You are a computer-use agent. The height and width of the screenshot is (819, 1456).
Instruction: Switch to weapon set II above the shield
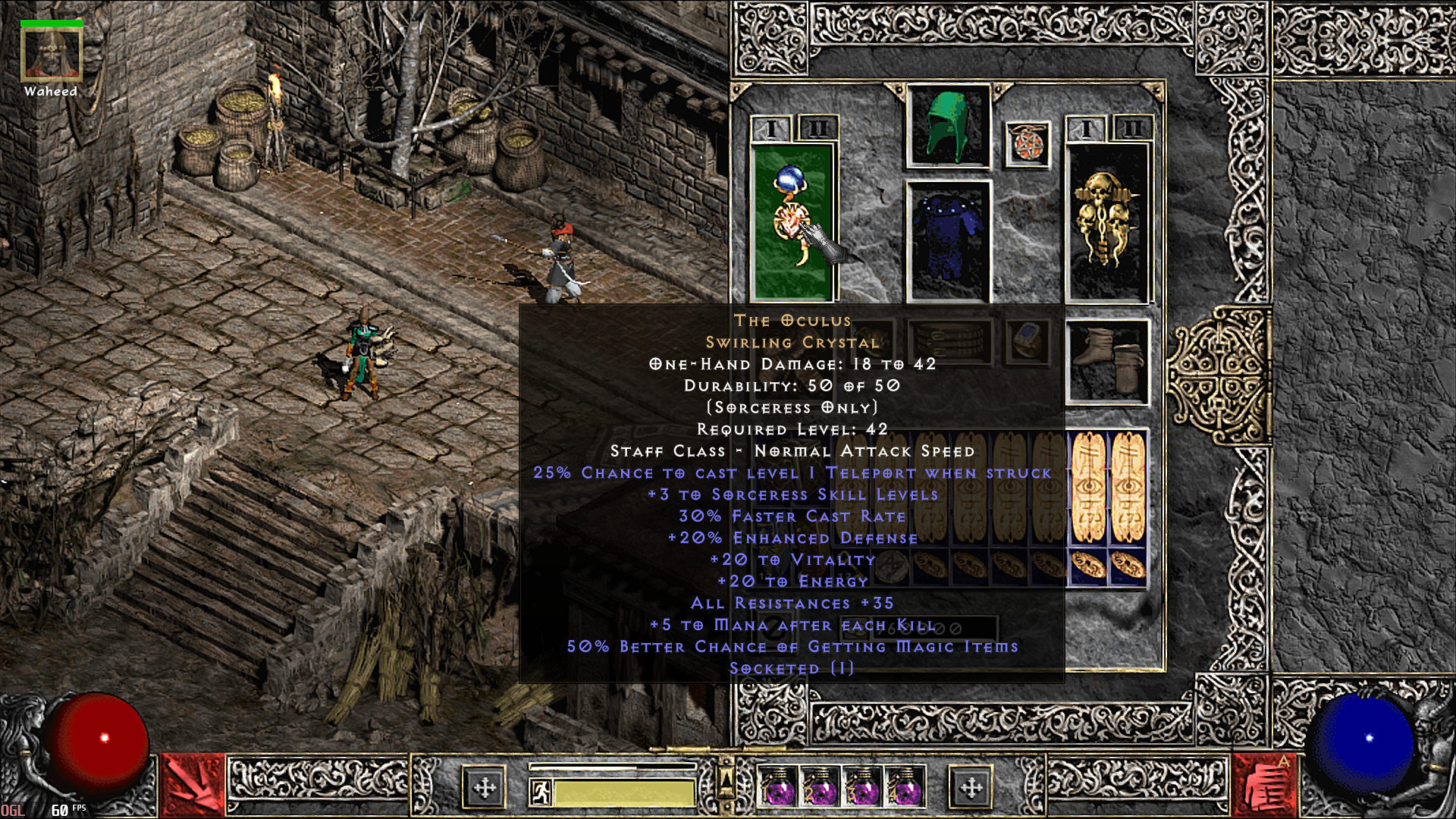(1132, 128)
